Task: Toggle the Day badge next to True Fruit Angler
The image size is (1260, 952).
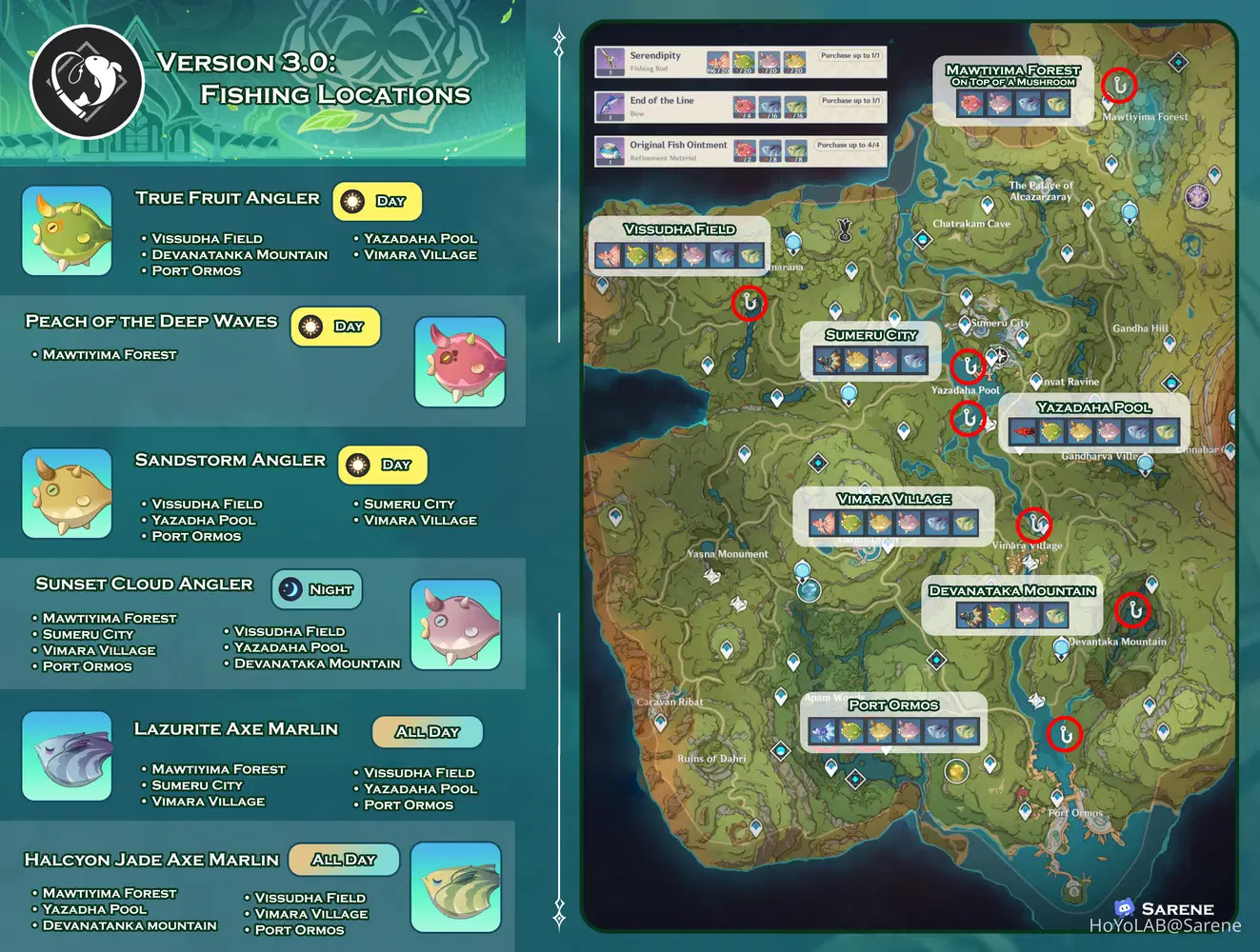Action: 377,201
